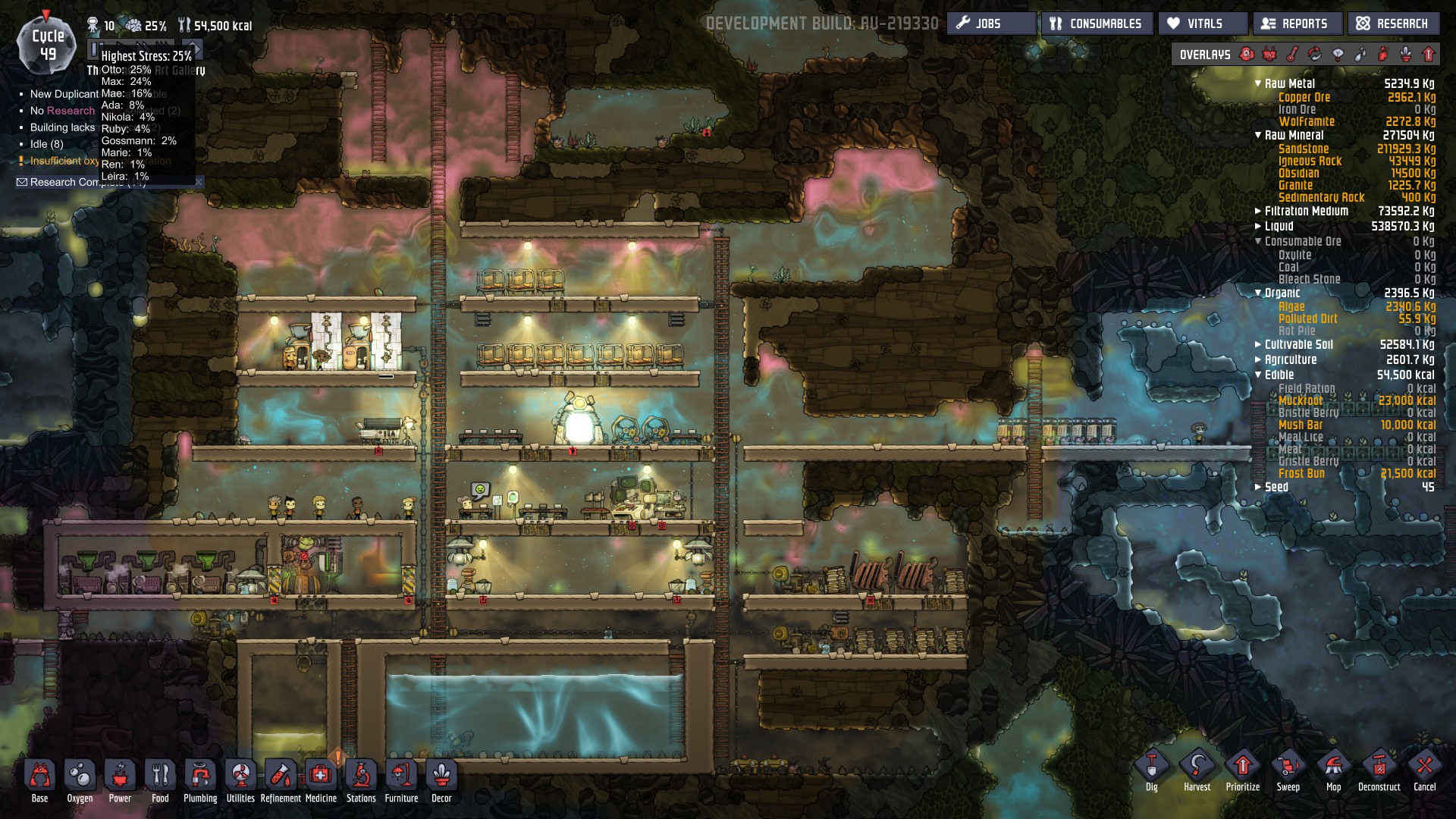Expand the Filtration Medium resource category
Viewport: 1456px width, 819px height.
point(1258,212)
